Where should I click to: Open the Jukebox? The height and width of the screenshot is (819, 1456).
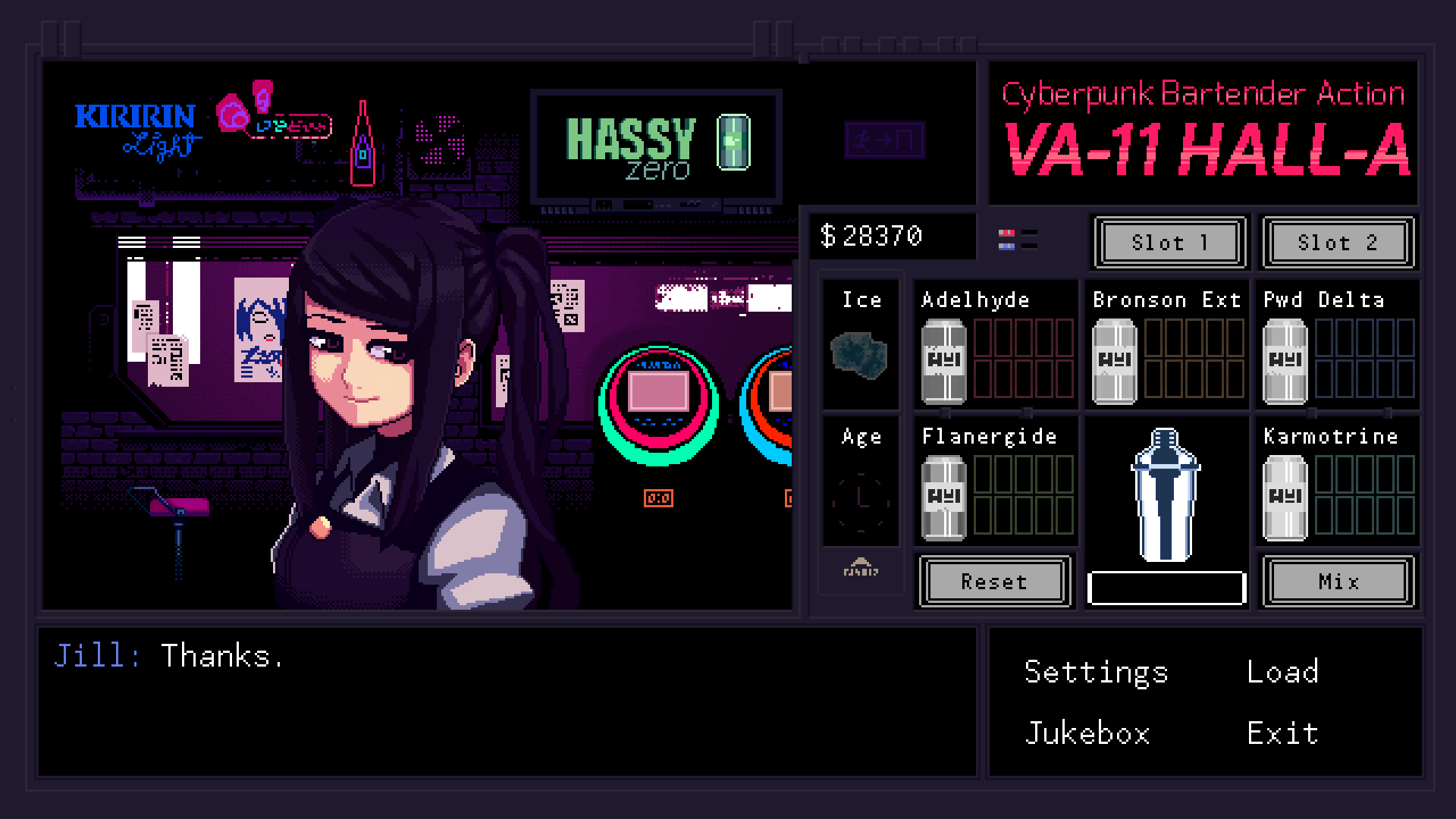[1087, 733]
